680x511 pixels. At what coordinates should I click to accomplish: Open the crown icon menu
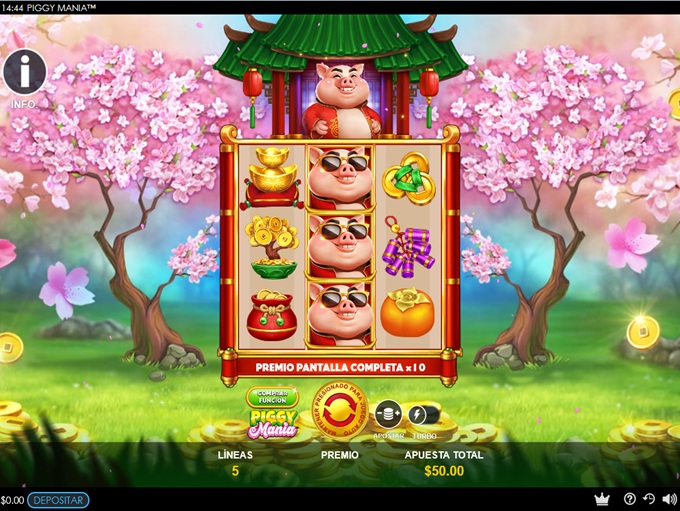pyautogui.click(x=601, y=499)
